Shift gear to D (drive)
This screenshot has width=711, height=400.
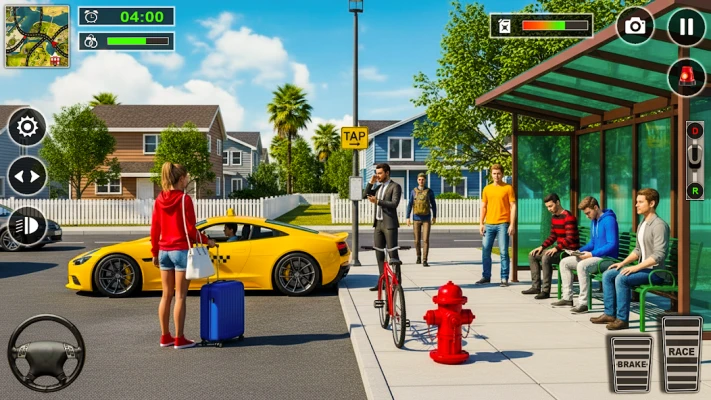pyautogui.click(x=694, y=129)
